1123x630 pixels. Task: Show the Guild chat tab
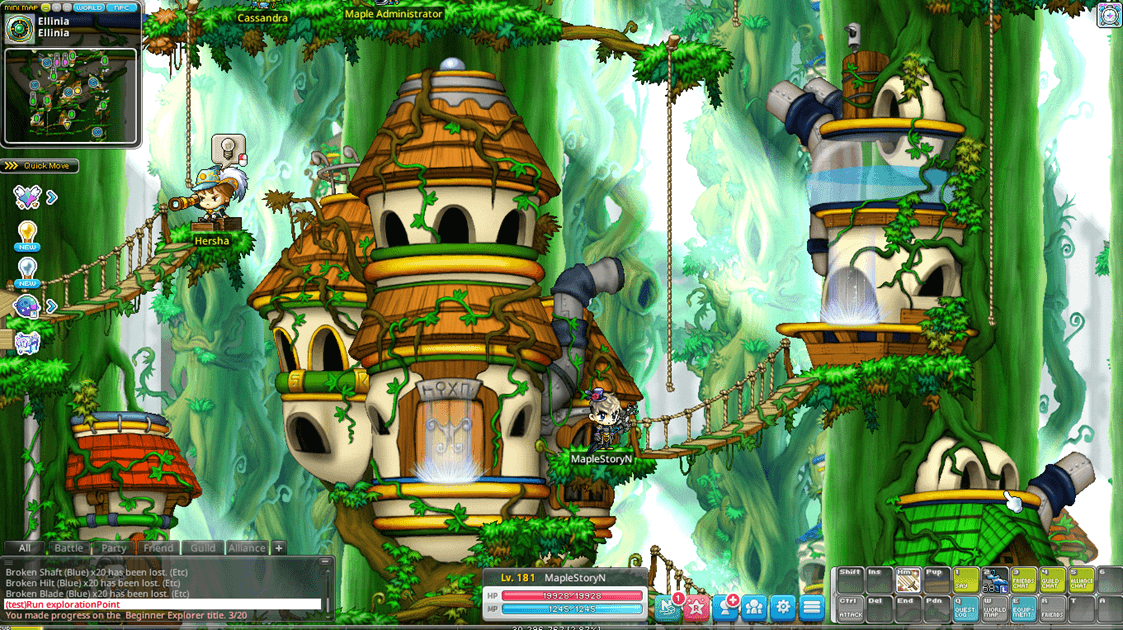coord(203,548)
